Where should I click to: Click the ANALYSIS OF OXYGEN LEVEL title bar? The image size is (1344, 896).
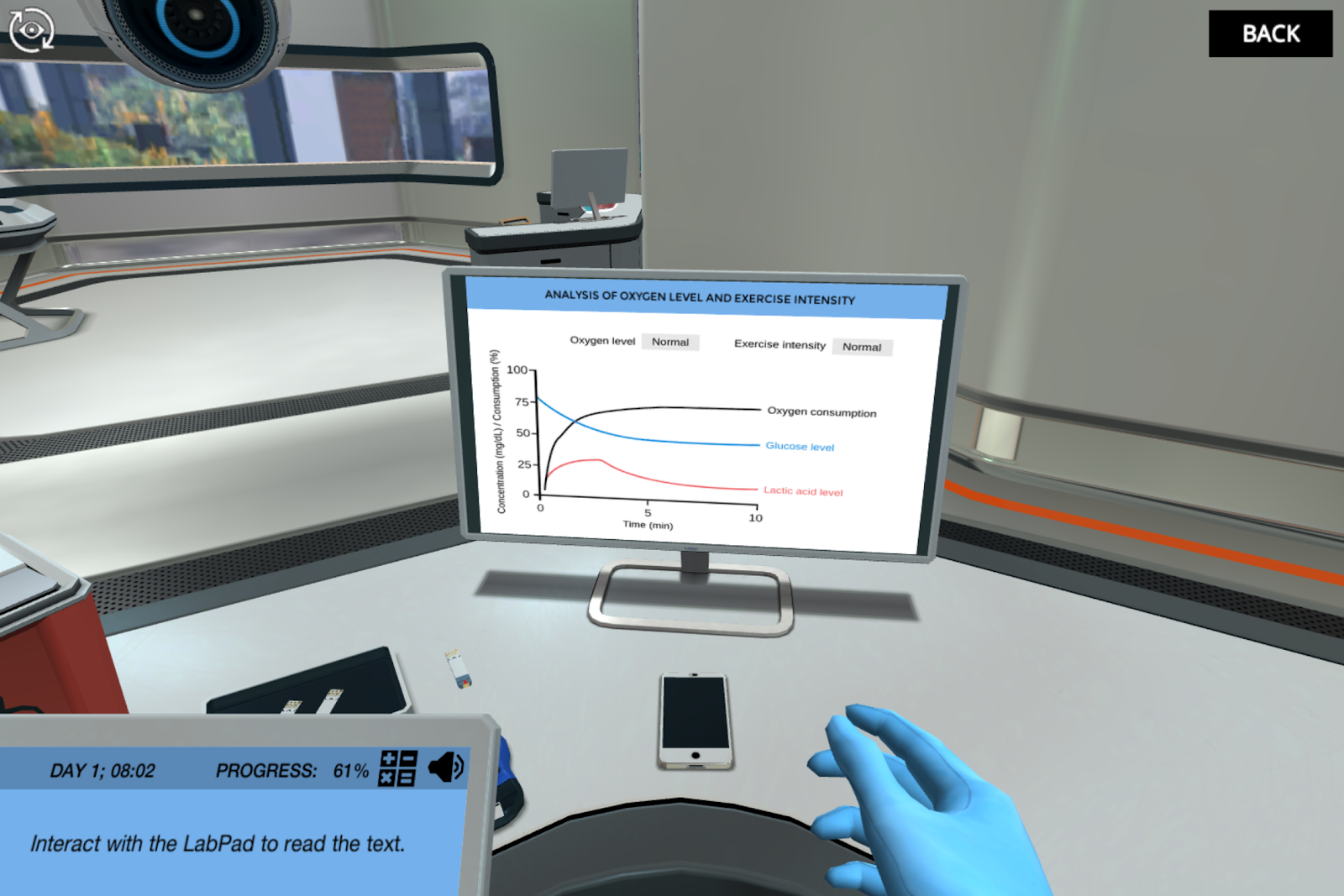(700, 299)
